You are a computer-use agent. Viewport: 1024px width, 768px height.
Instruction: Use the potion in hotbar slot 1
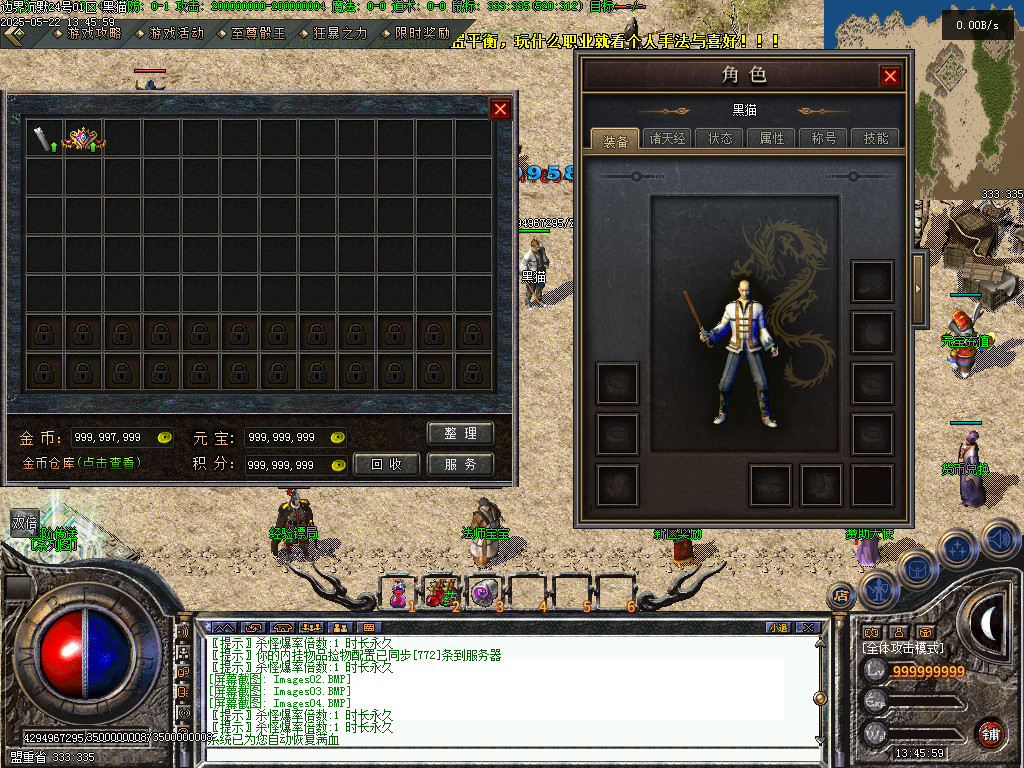[x=398, y=593]
